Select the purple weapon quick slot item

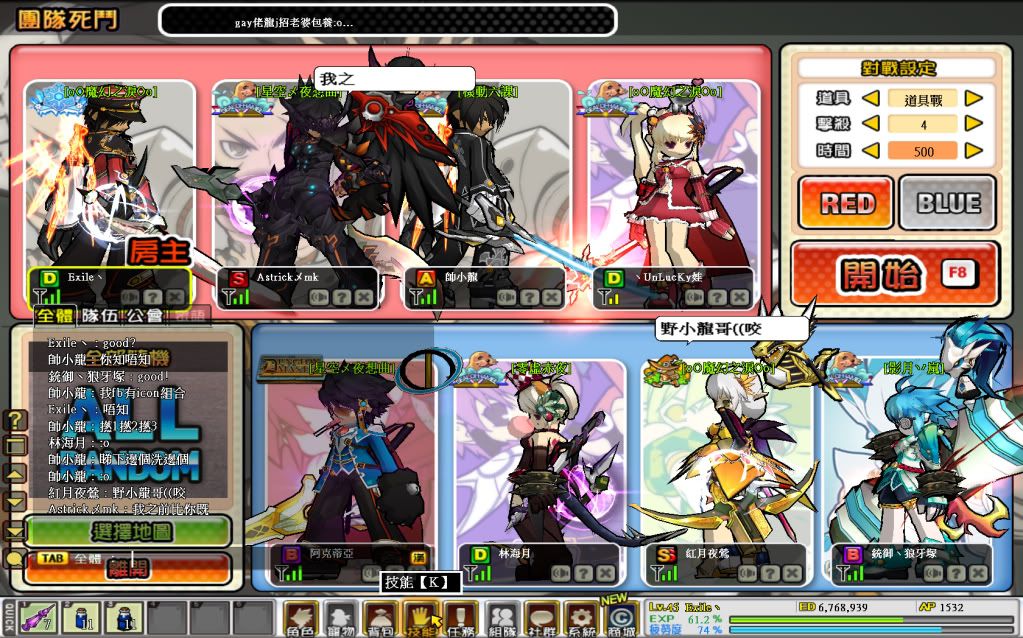click(38, 618)
